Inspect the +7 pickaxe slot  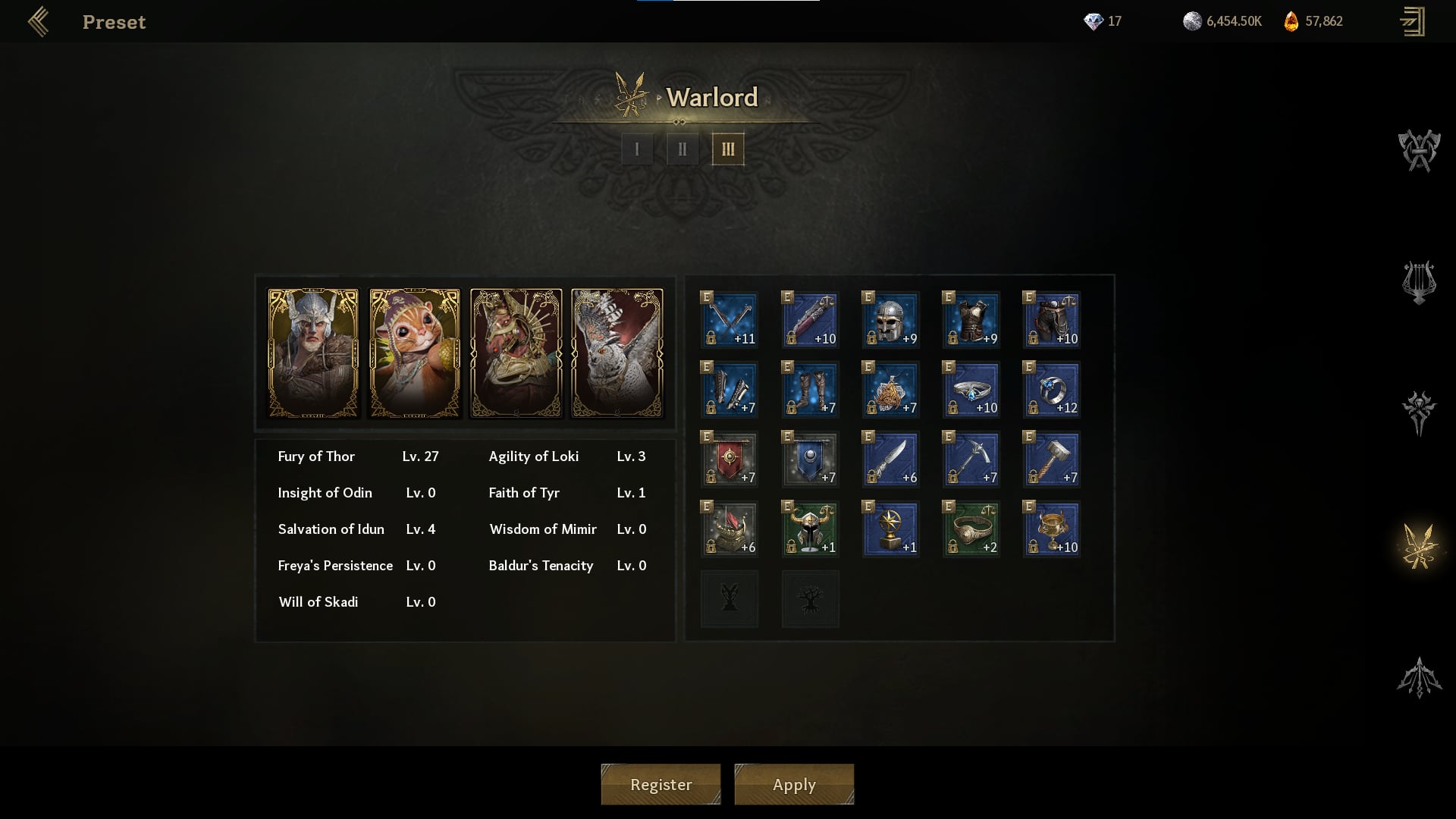pos(971,460)
